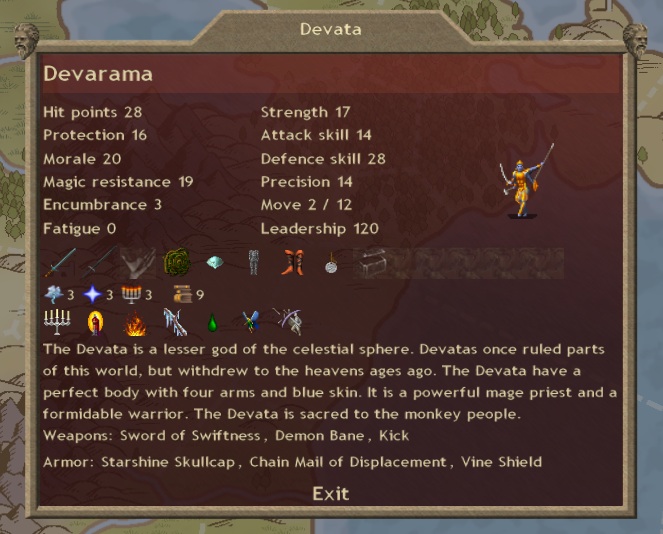Click the green droplet ability icon
The image size is (663, 534).
[211, 323]
